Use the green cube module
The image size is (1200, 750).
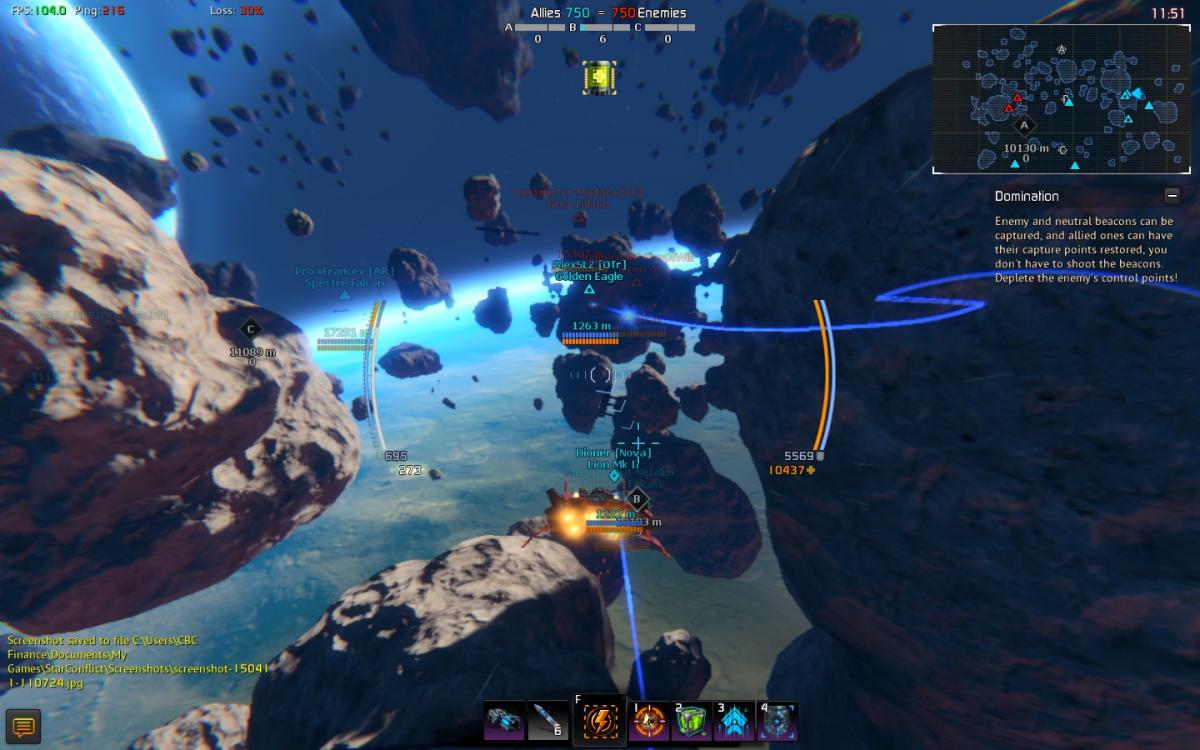[692, 721]
